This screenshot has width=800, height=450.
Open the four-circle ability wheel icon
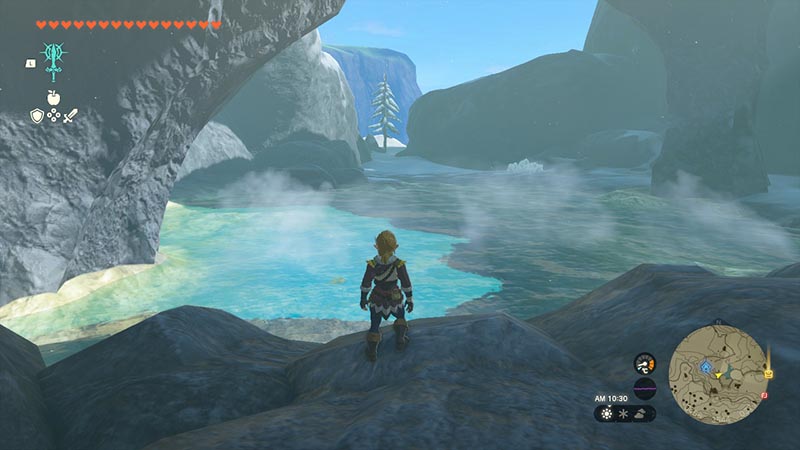coord(53,117)
